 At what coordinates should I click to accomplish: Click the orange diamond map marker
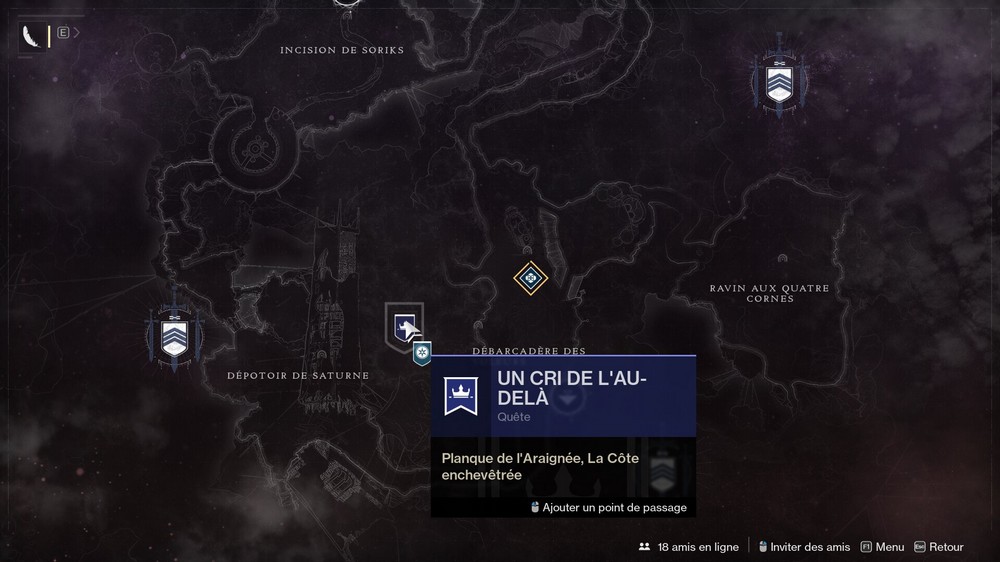point(530,277)
